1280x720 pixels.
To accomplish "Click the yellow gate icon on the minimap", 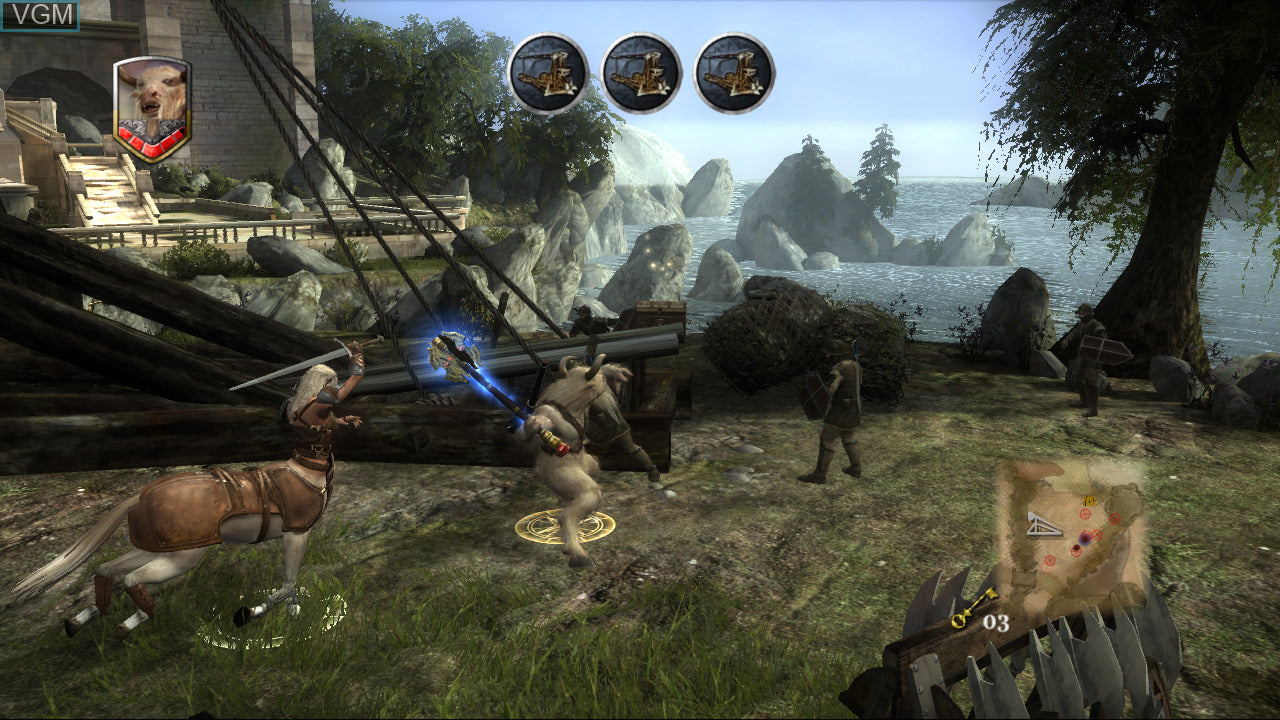I will (1090, 502).
